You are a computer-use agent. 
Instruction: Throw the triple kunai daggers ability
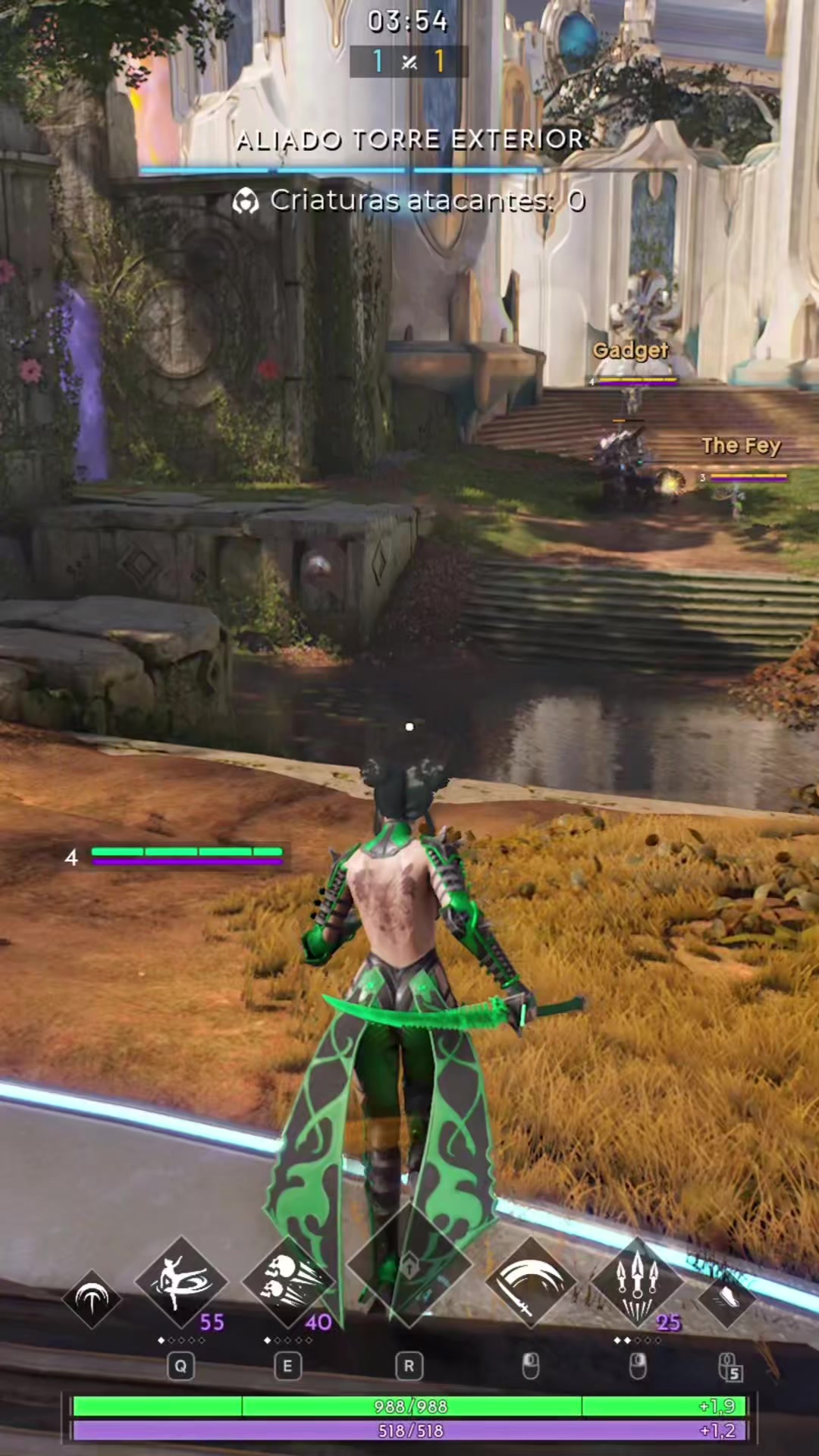pos(637,1282)
